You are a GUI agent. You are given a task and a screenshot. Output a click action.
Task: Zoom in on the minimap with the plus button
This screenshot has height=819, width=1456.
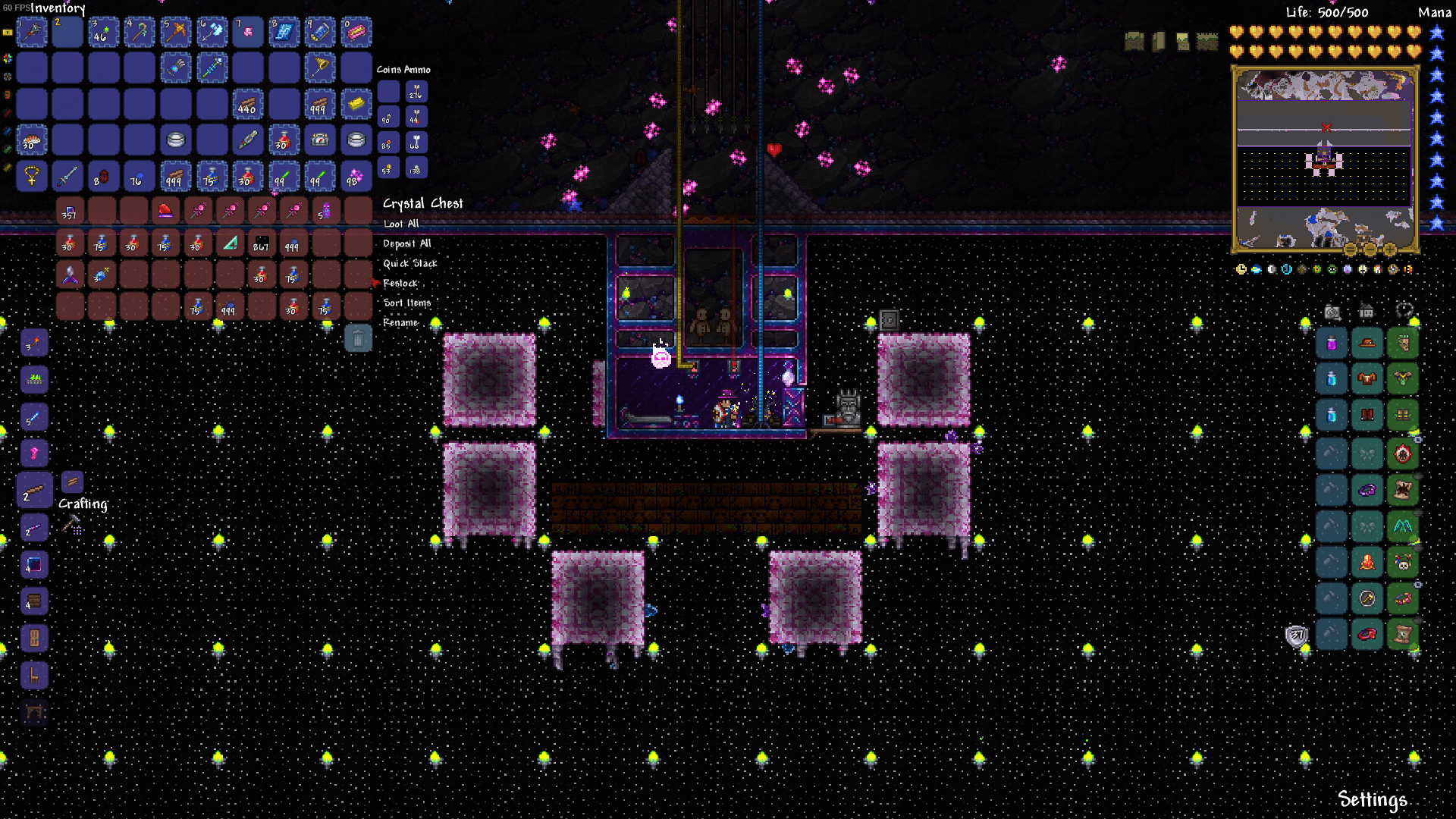click(1390, 249)
